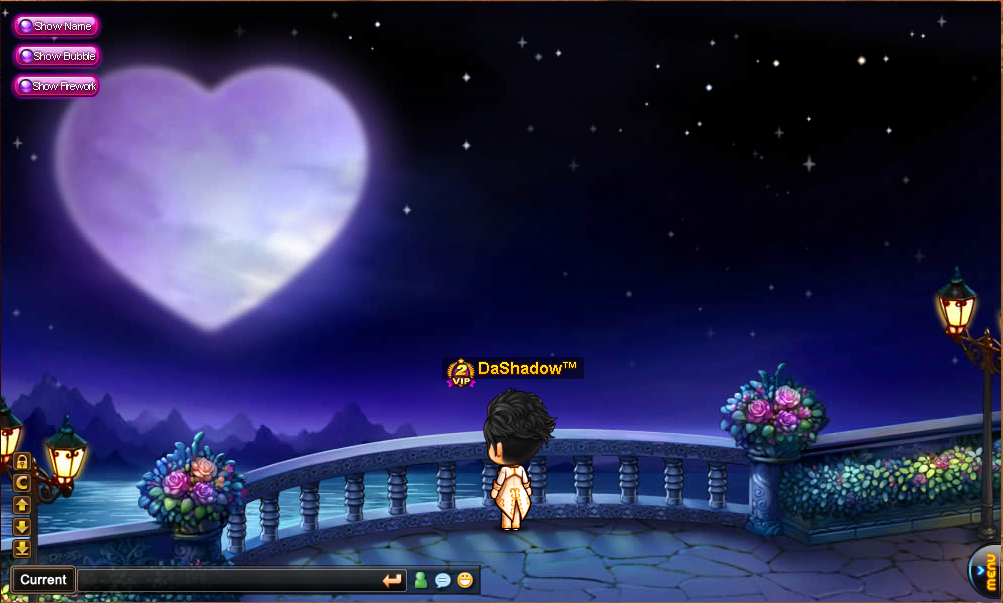Click the C chat clear button
Image resolution: width=1003 pixels, height=603 pixels.
coord(21,483)
